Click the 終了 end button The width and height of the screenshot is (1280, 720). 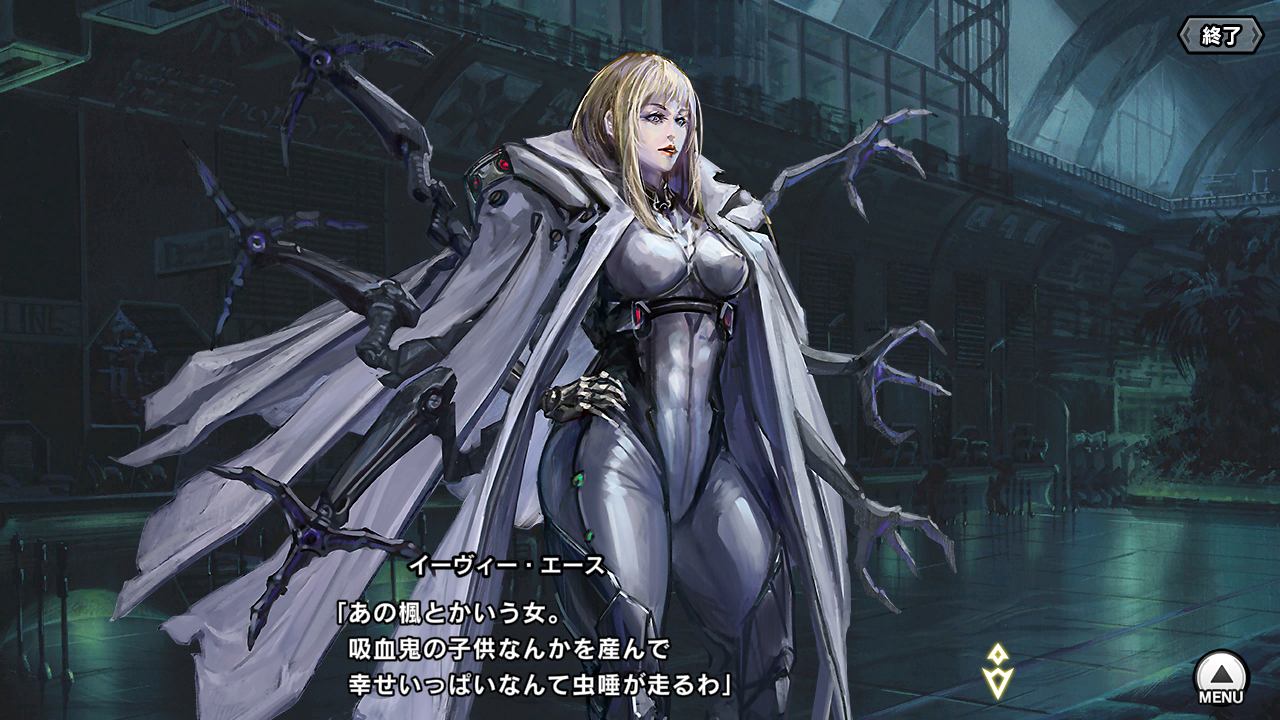[x=1221, y=36]
